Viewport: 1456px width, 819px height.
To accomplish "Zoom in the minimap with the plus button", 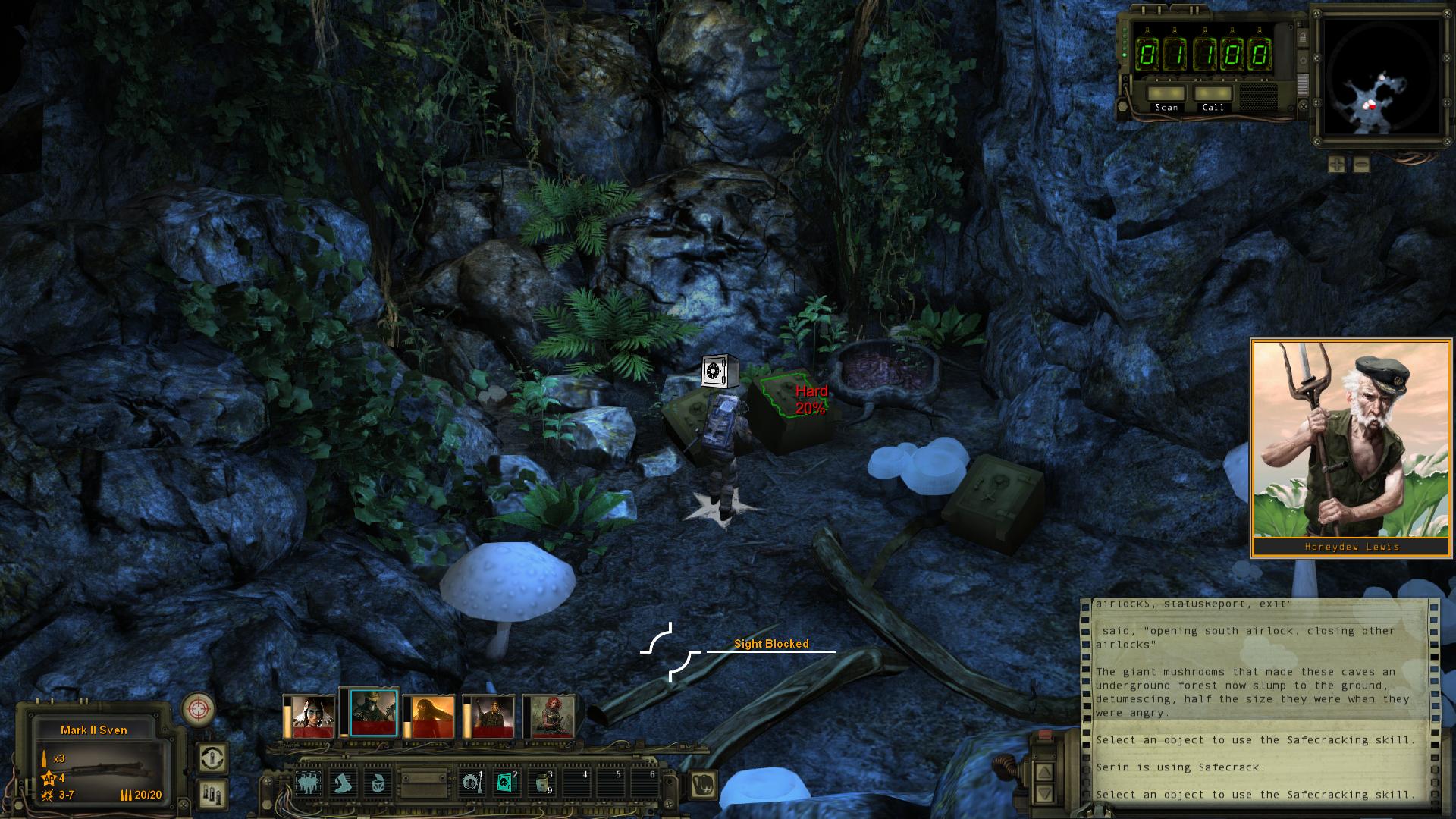I will (x=1337, y=164).
